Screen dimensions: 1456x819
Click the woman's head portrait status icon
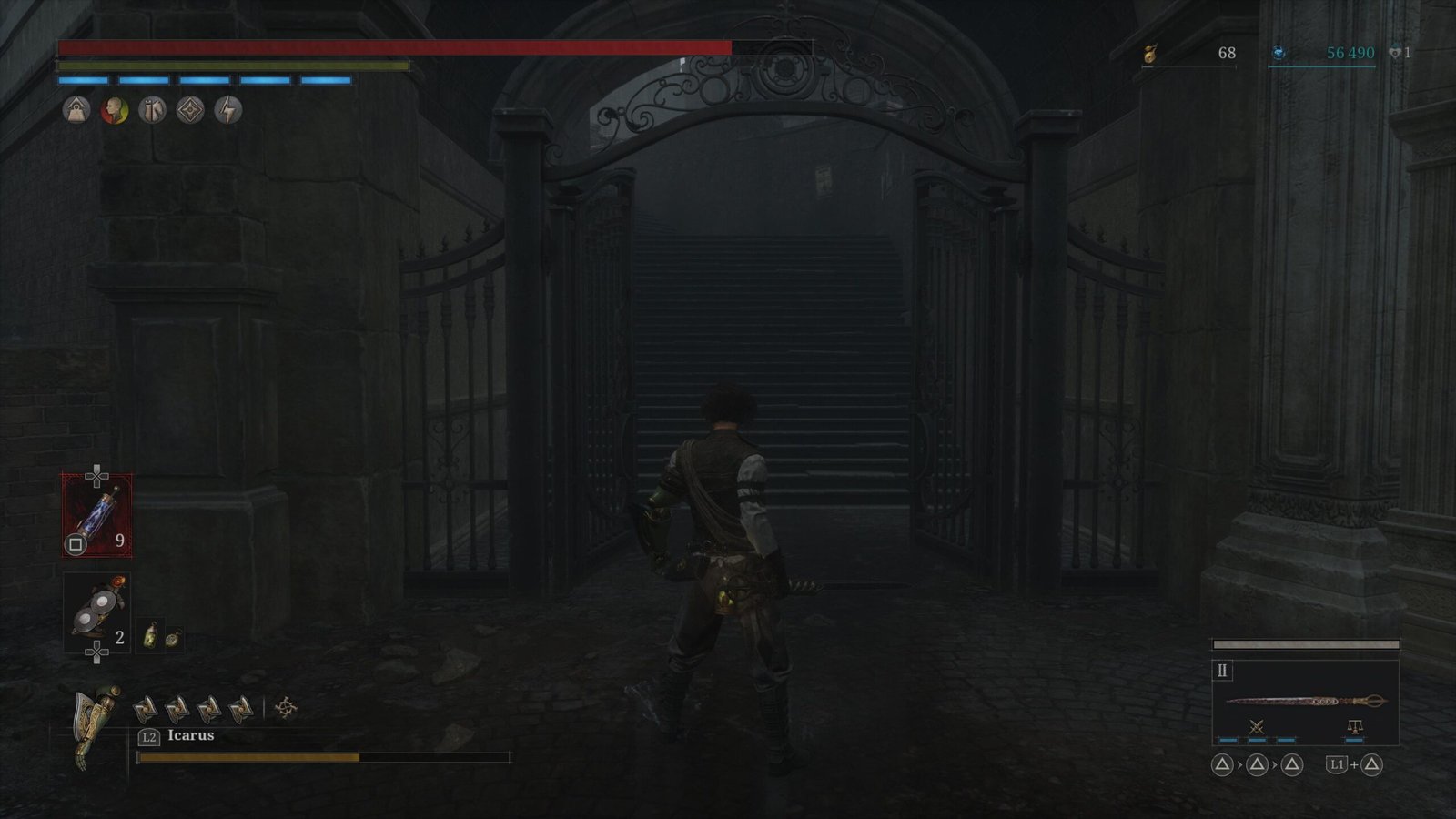[115, 111]
